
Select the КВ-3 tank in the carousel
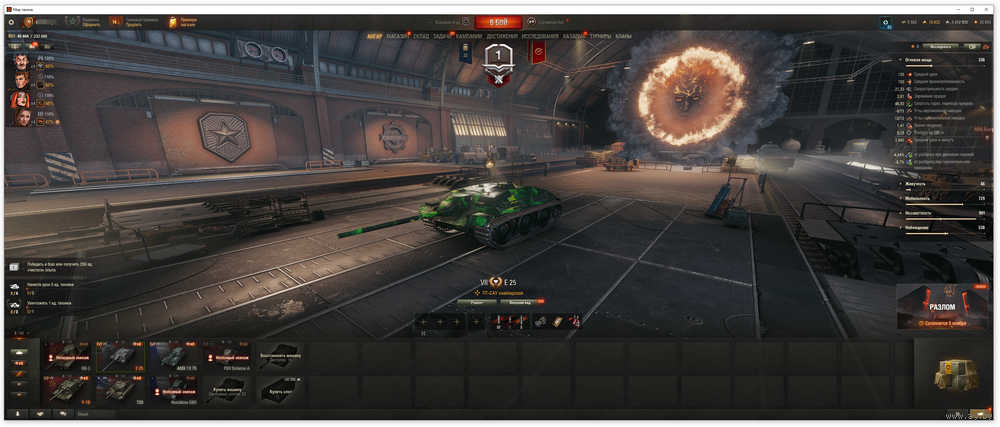[x=68, y=356]
